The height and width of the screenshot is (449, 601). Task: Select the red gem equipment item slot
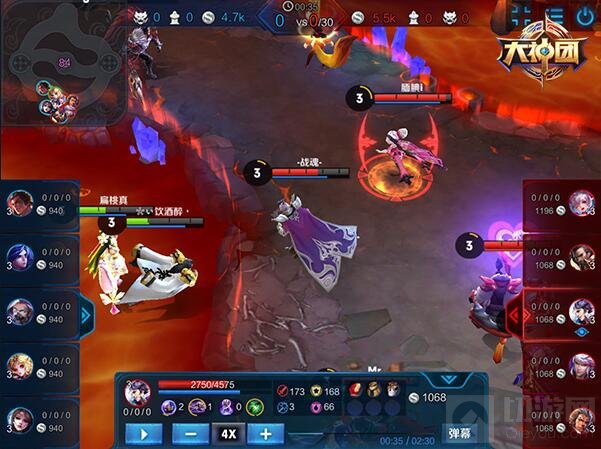point(356,388)
